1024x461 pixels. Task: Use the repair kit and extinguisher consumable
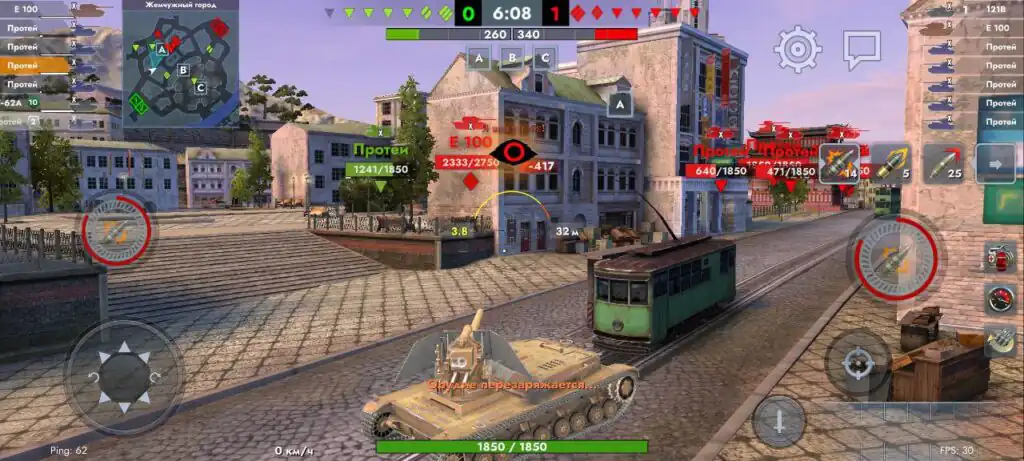[x=999, y=256]
